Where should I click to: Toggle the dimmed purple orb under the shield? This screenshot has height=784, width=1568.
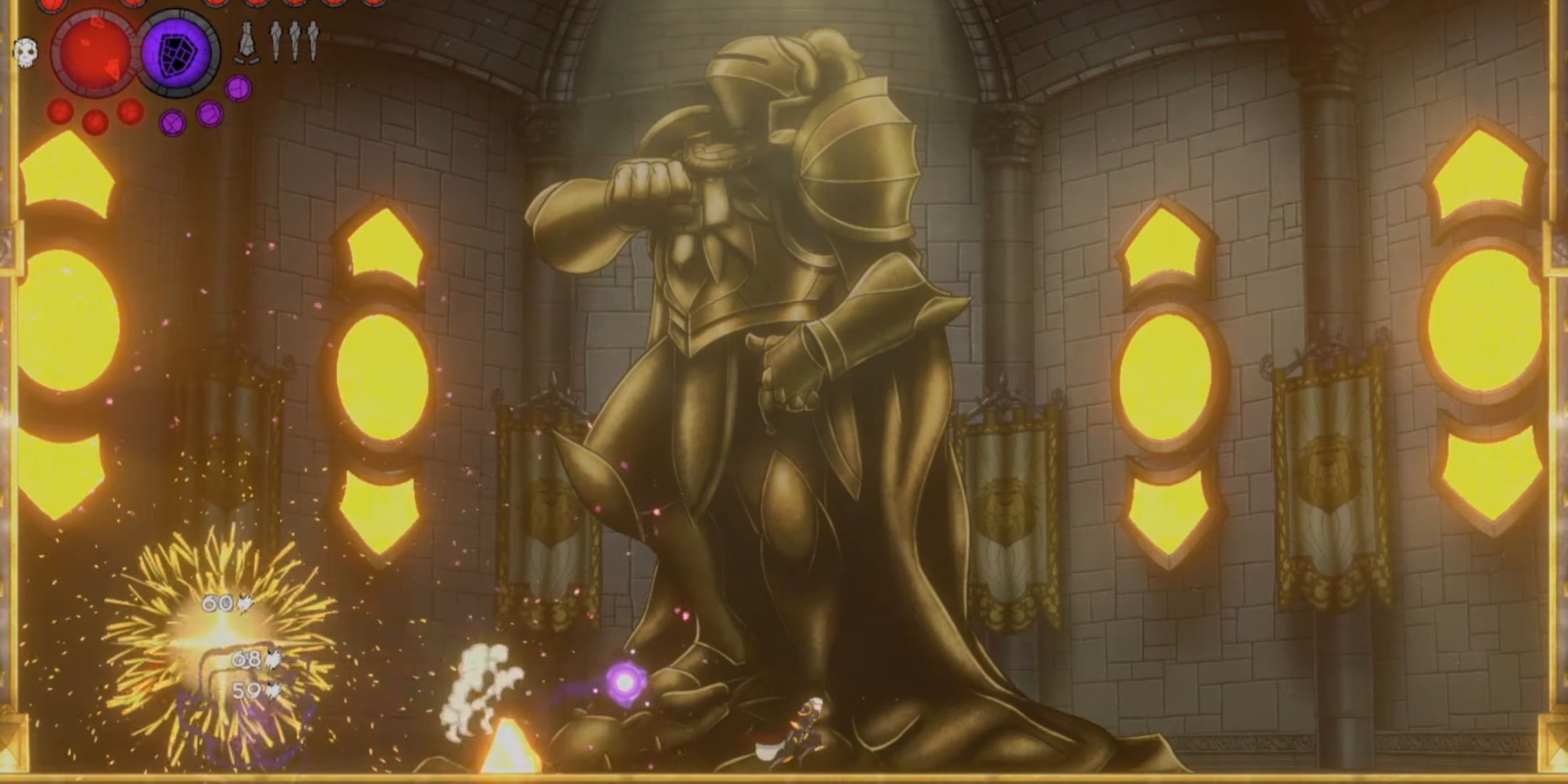pyautogui.click(x=172, y=123)
